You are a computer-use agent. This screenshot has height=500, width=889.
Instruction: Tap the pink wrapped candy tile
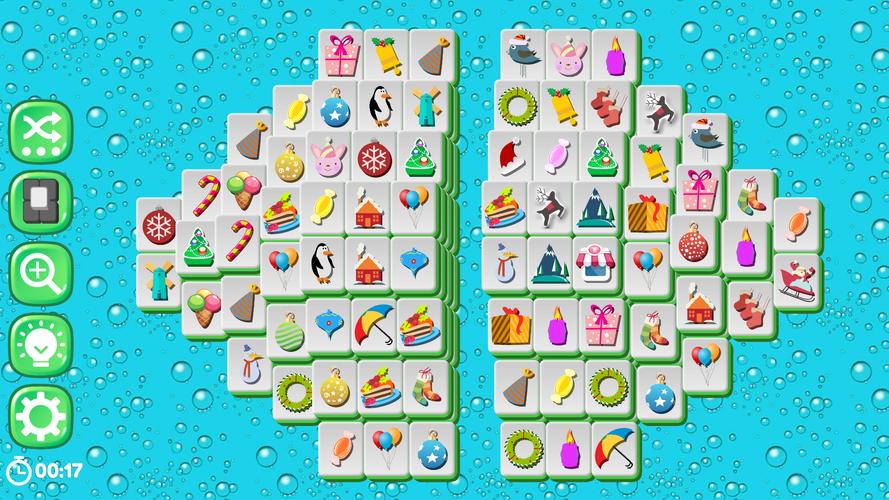pos(555,155)
